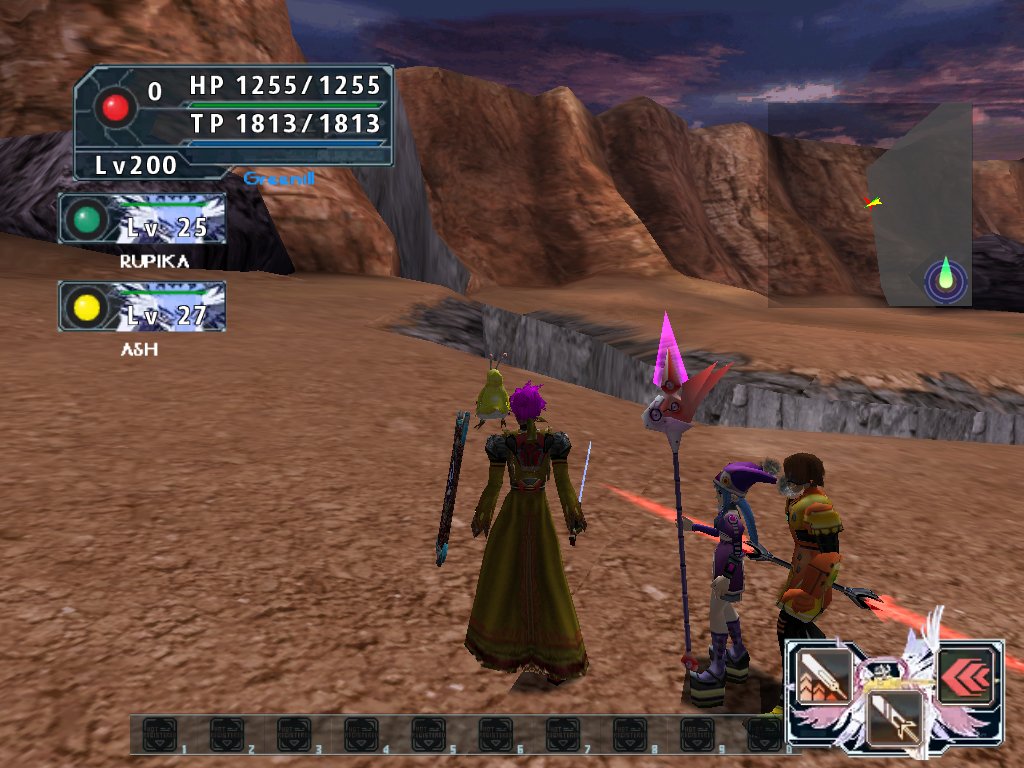Trigger the red triple-chevron action icon
The height and width of the screenshot is (768, 1024).
pos(965,675)
